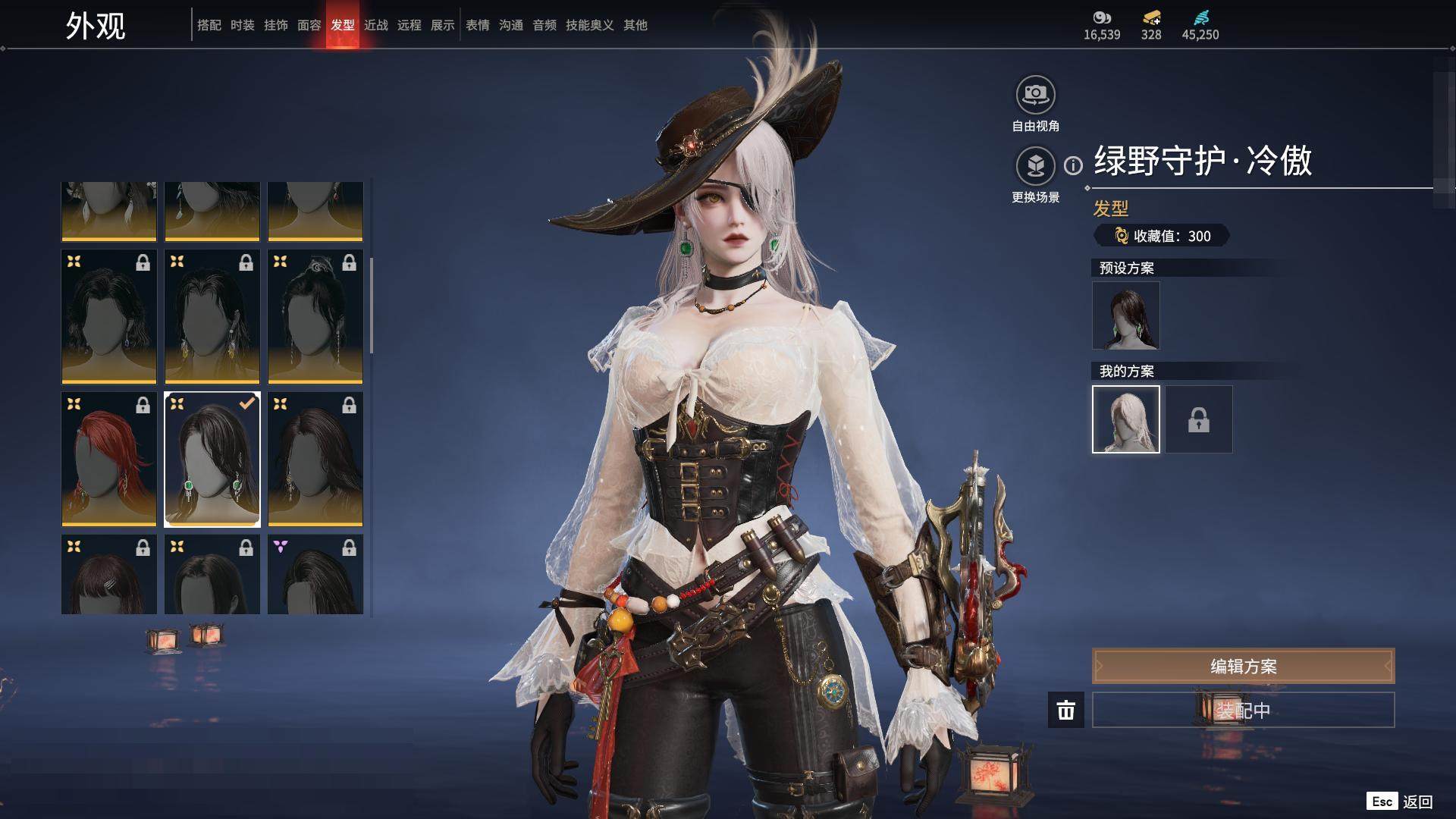Viewport: 1456px width, 819px height.
Task: Select the checked dark hair with green earrings
Action: [x=212, y=459]
